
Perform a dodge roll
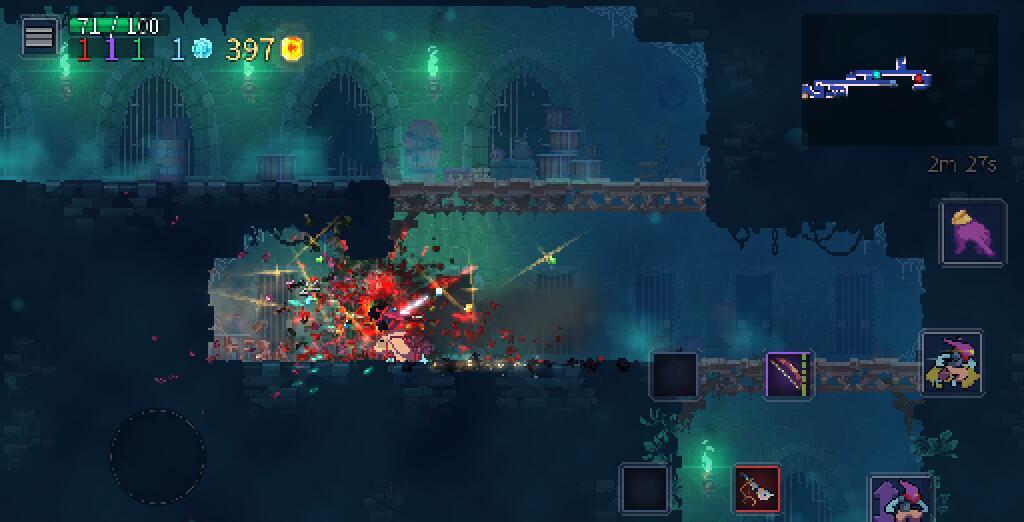(x=951, y=362)
